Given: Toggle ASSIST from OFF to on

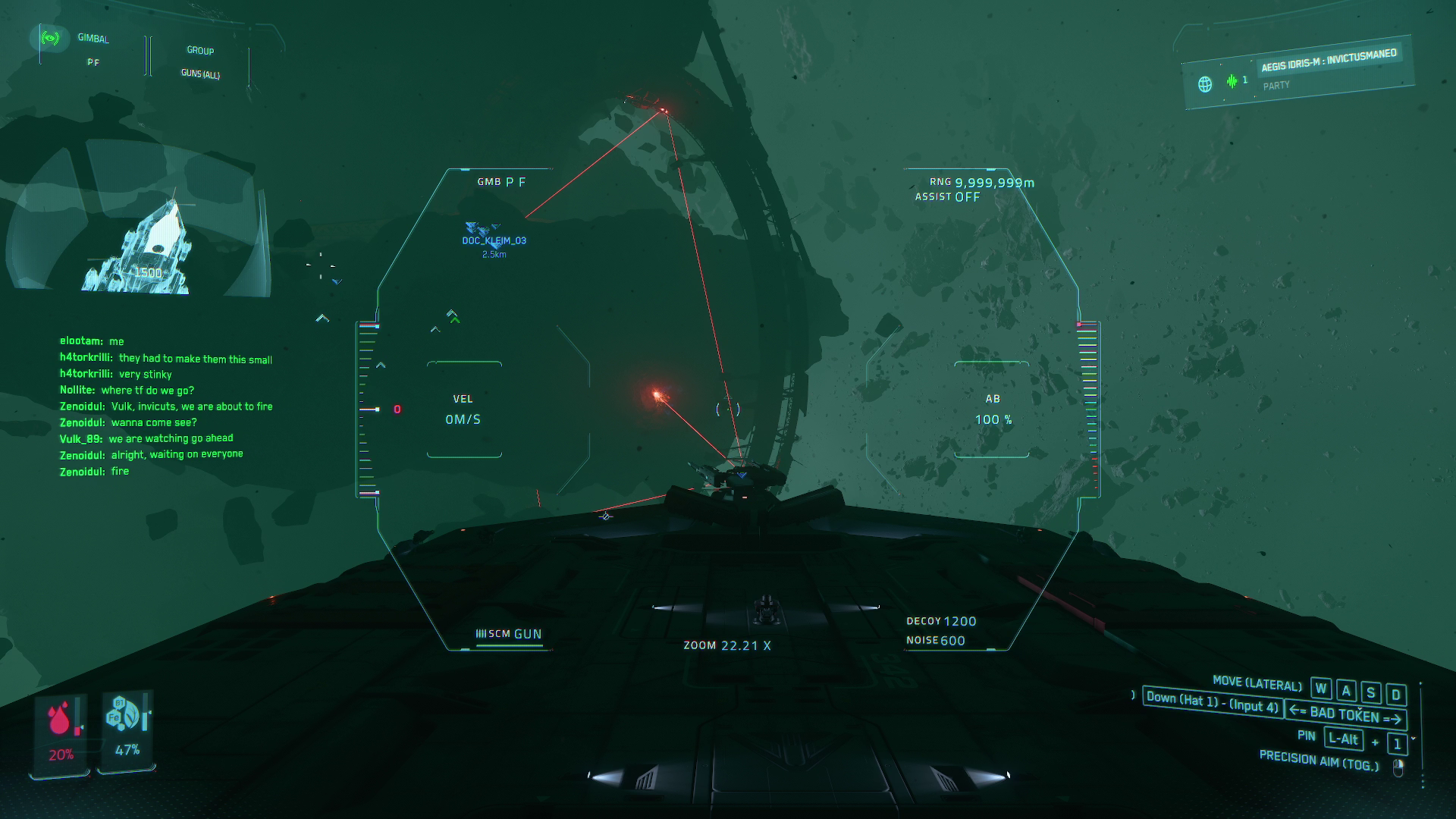Looking at the screenshot, I should click(946, 195).
